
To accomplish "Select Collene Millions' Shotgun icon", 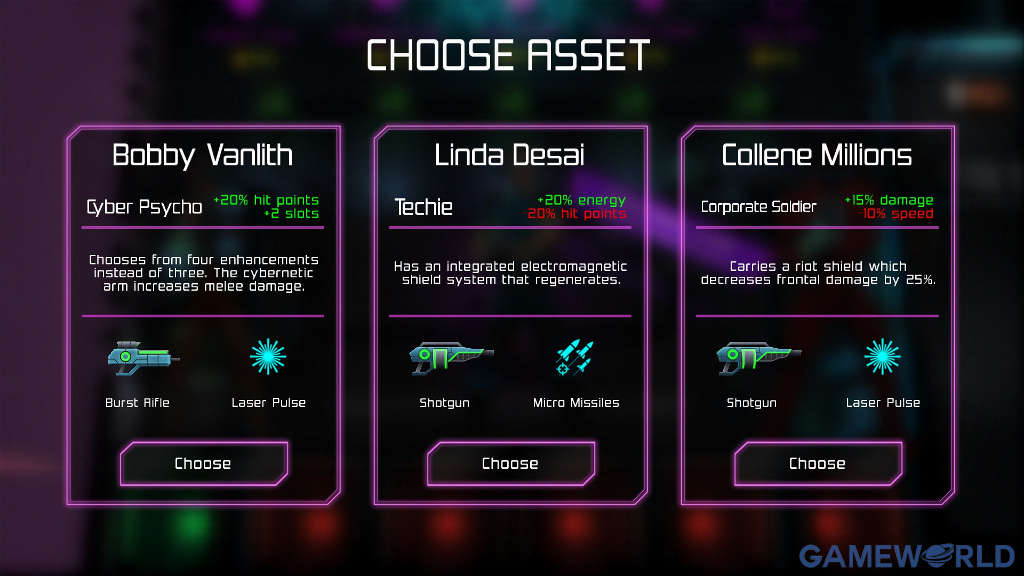I will [758, 358].
